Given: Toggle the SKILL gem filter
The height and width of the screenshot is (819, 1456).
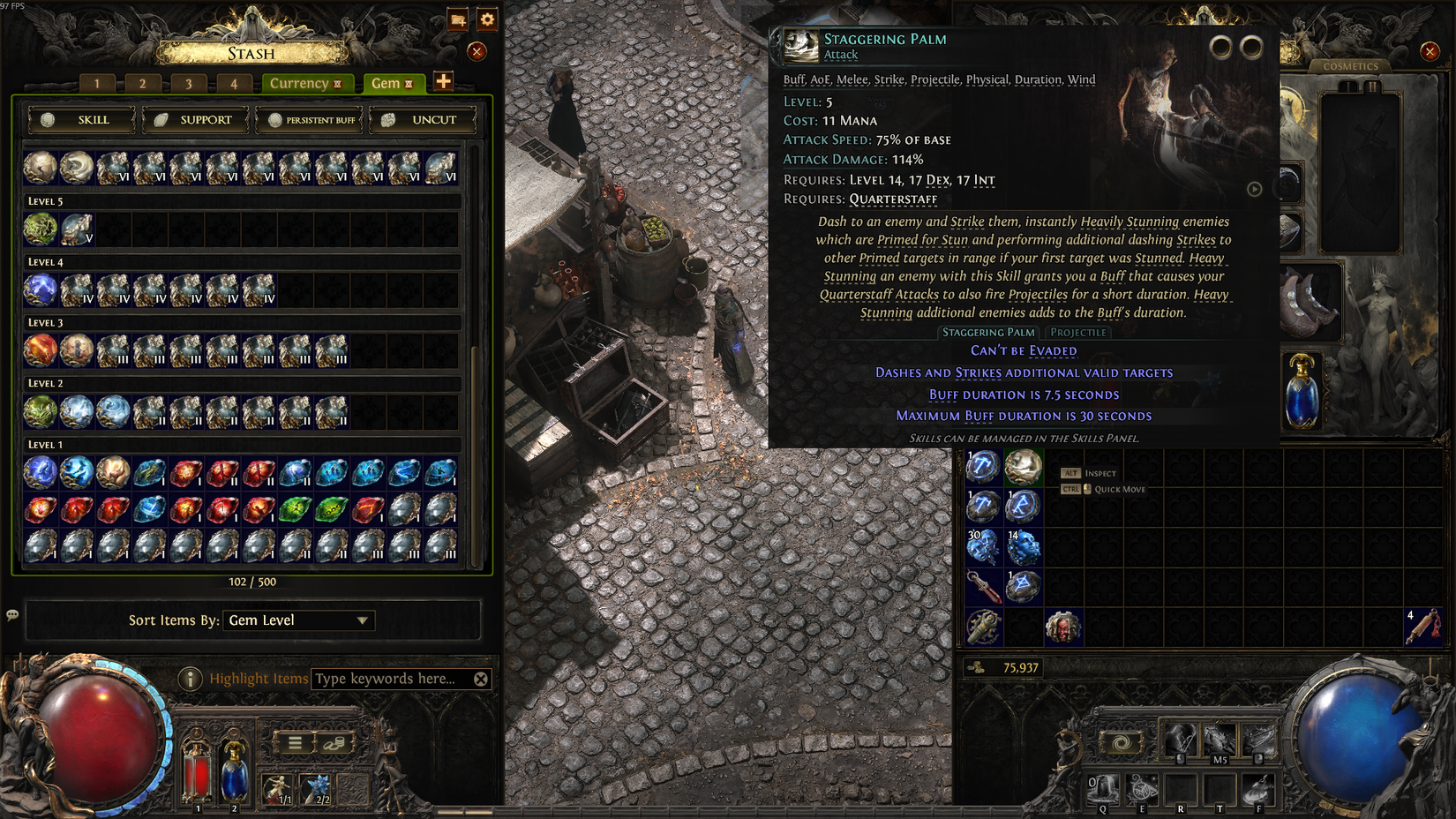Looking at the screenshot, I should coord(79,120).
